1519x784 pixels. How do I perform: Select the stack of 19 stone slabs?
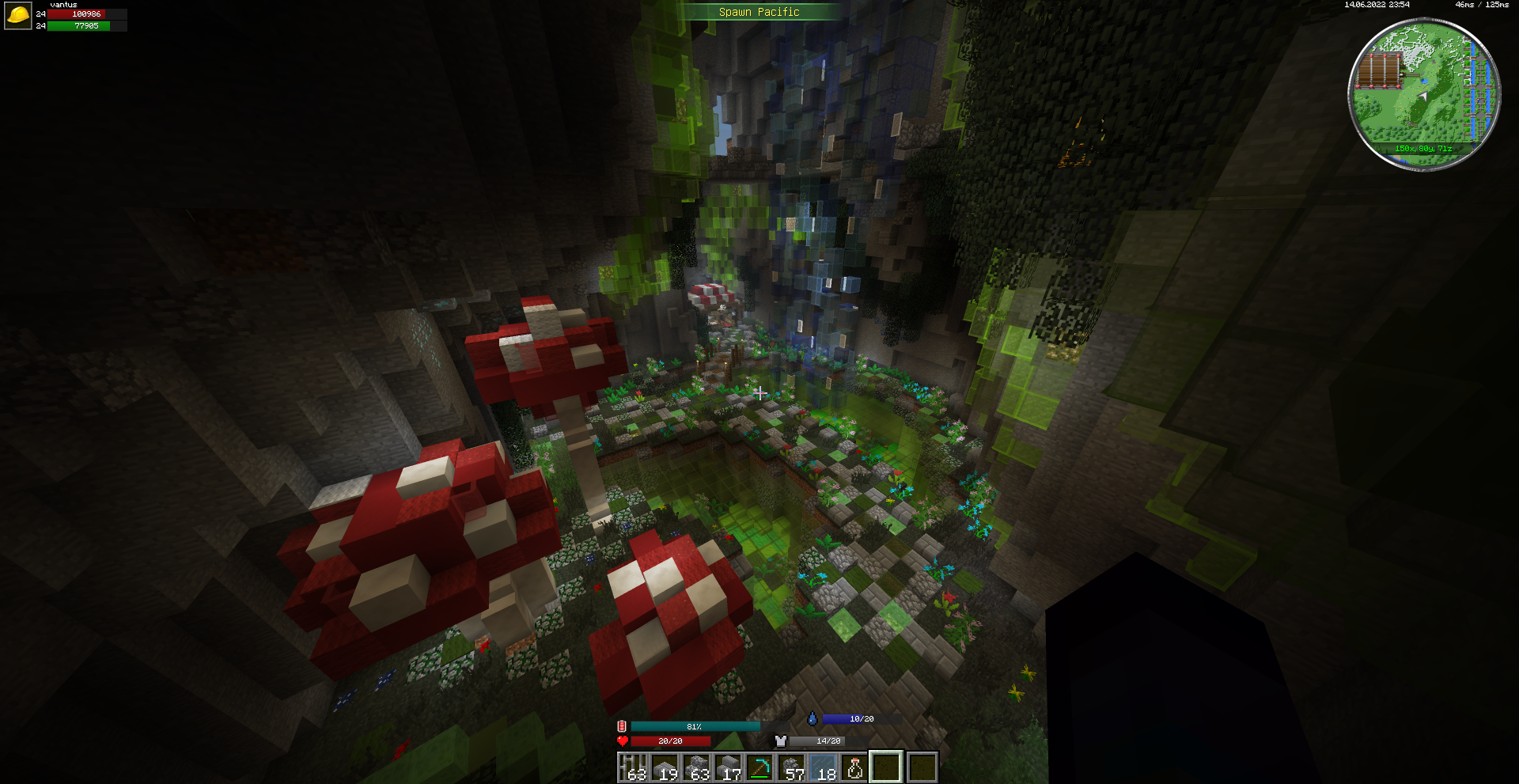point(665,767)
